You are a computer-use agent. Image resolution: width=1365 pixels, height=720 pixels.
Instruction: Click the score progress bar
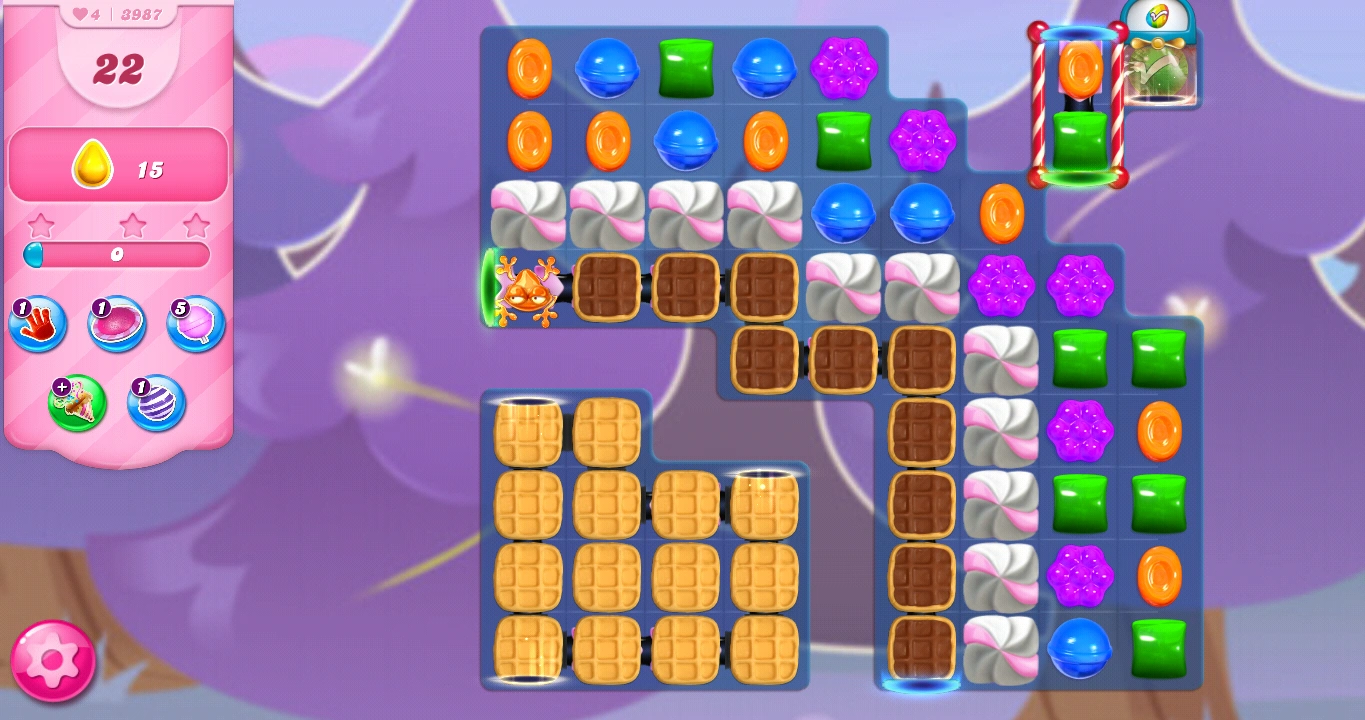pos(117,256)
